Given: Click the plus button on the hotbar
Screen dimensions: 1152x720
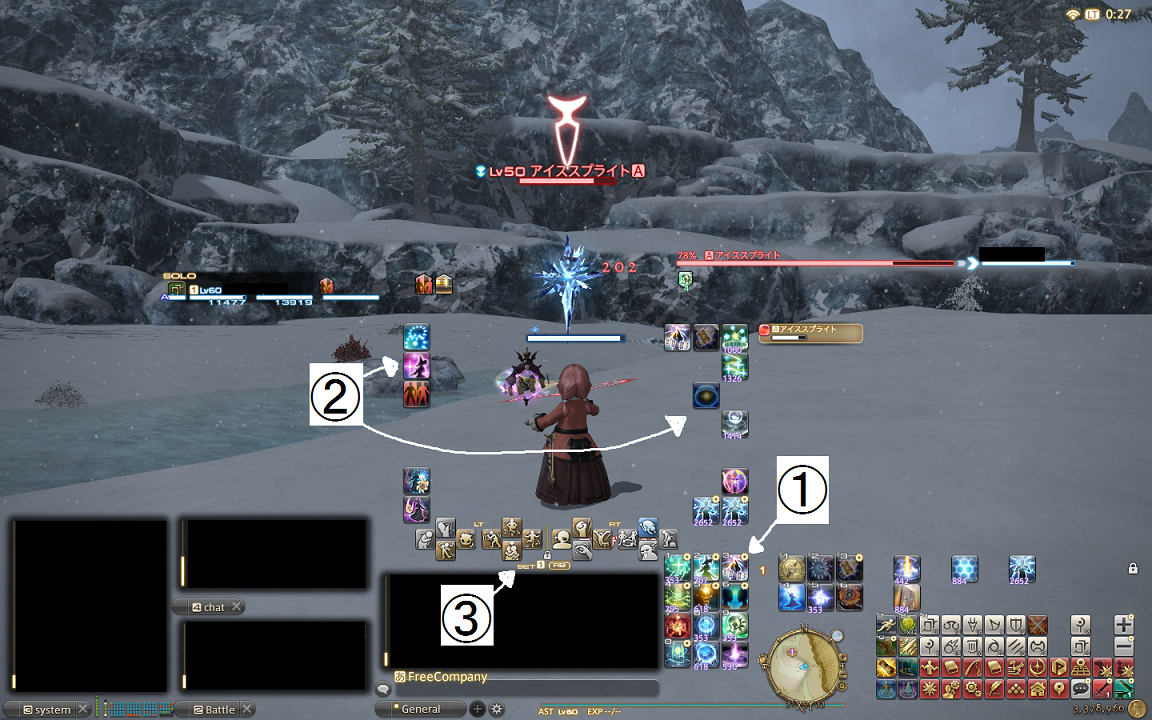Looking at the screenshot, I should (1124, 624).
